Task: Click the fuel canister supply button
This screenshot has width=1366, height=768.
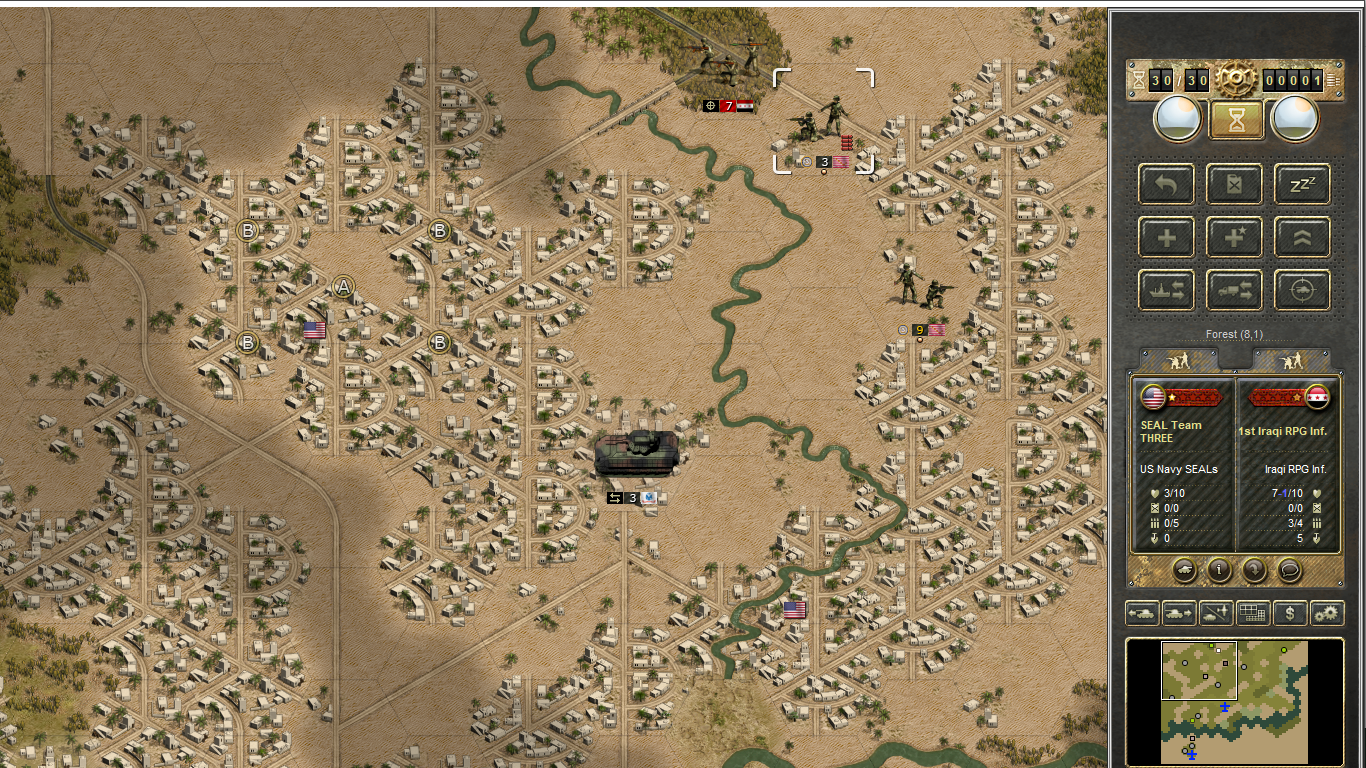Action: click(1234, 184)
